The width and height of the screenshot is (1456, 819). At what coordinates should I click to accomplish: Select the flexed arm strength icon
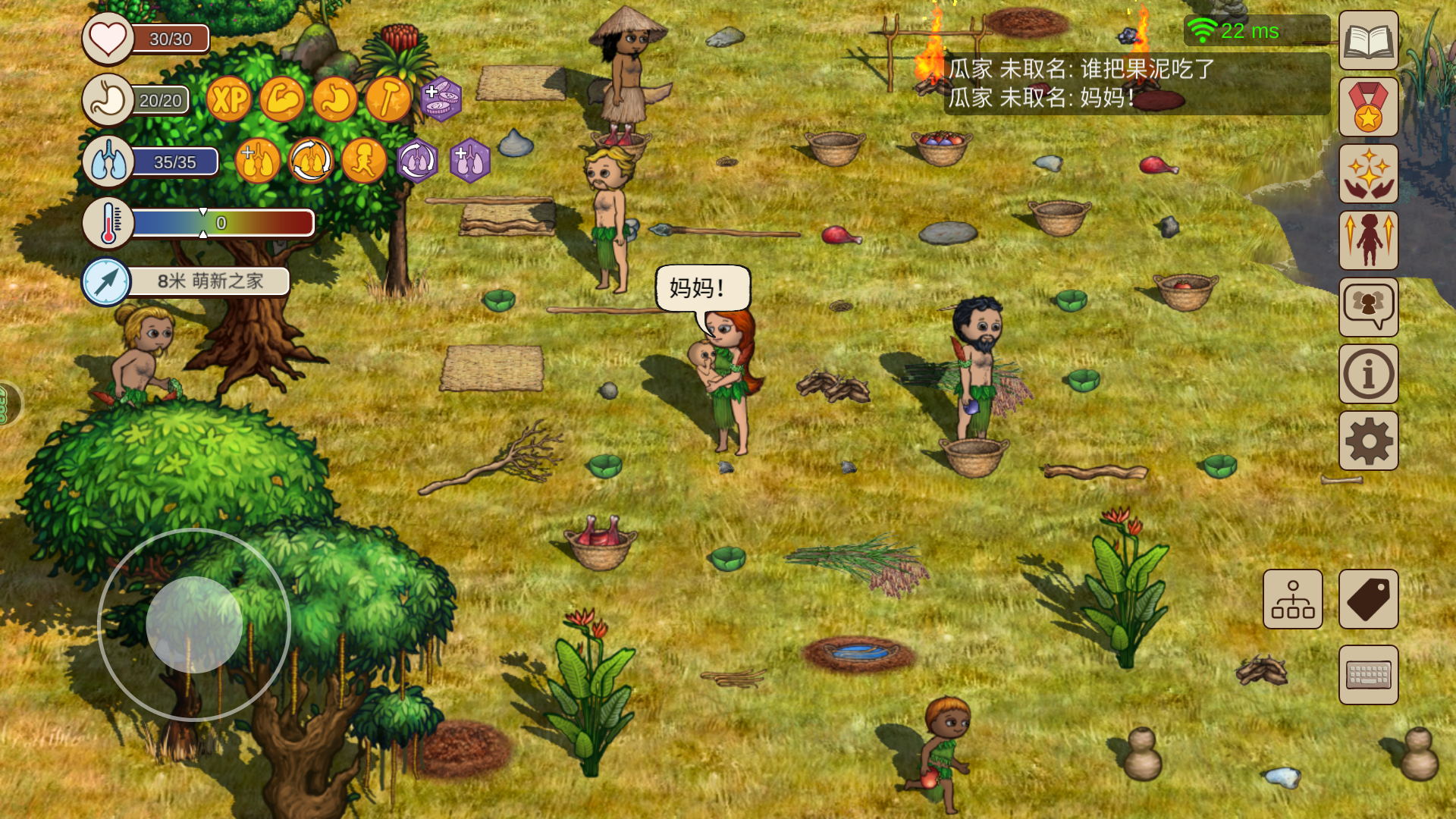[x=281, y=99]
